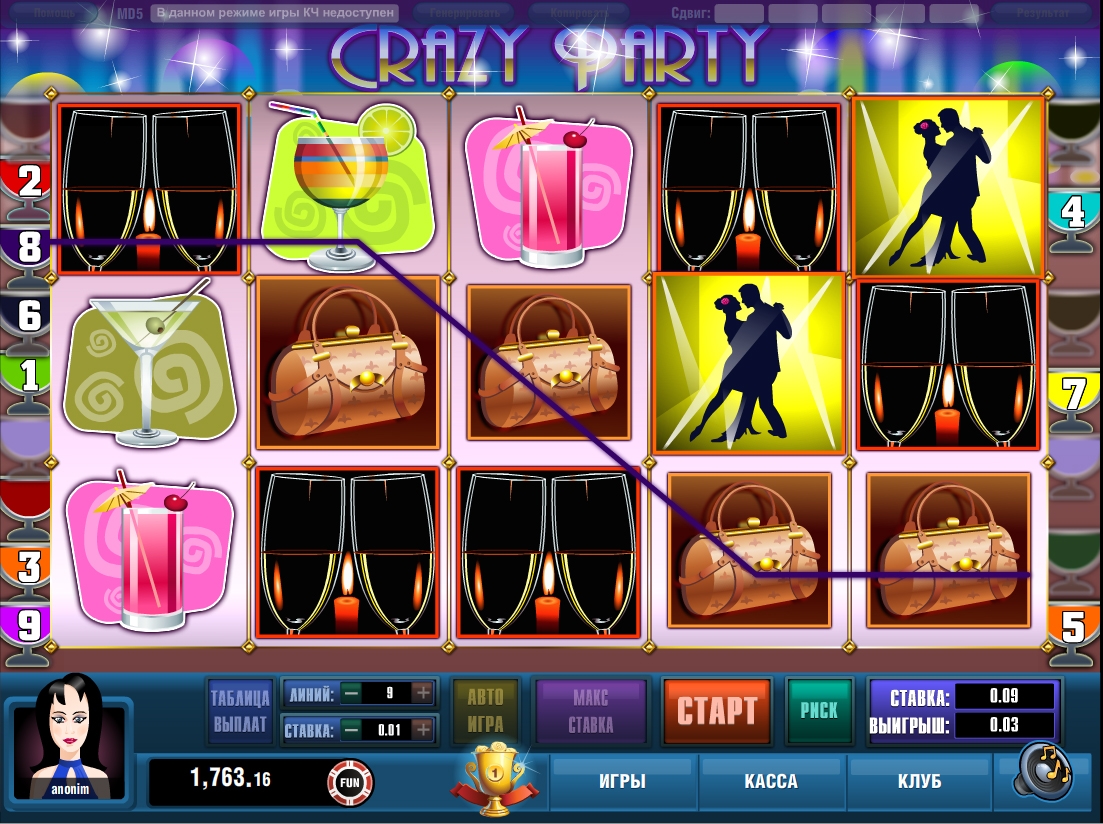Click the anonim player avatar
The height and width of the screenshot is (824, 1103).
click(x=67, y=740)
